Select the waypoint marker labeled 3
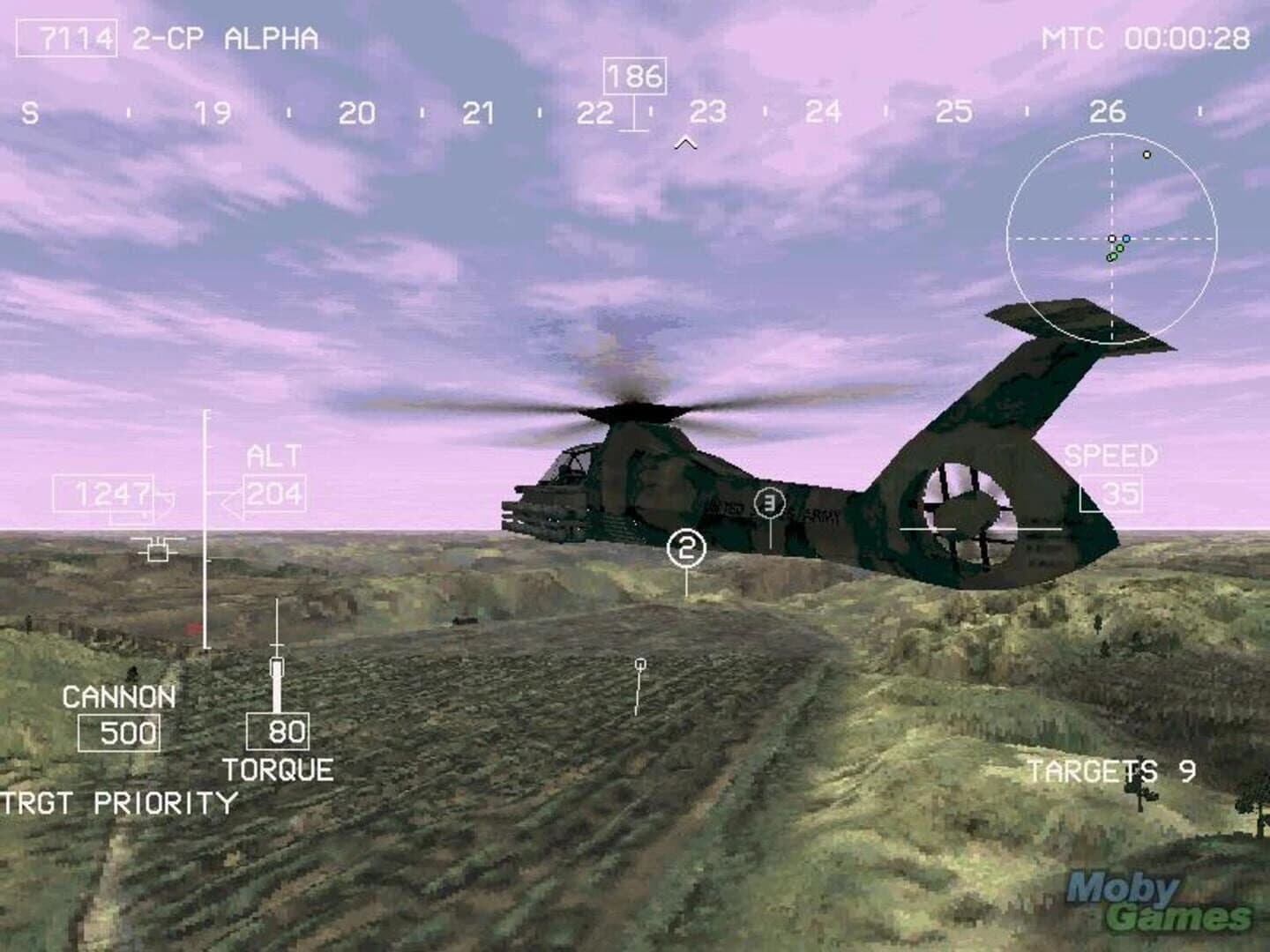 point(769,502)
